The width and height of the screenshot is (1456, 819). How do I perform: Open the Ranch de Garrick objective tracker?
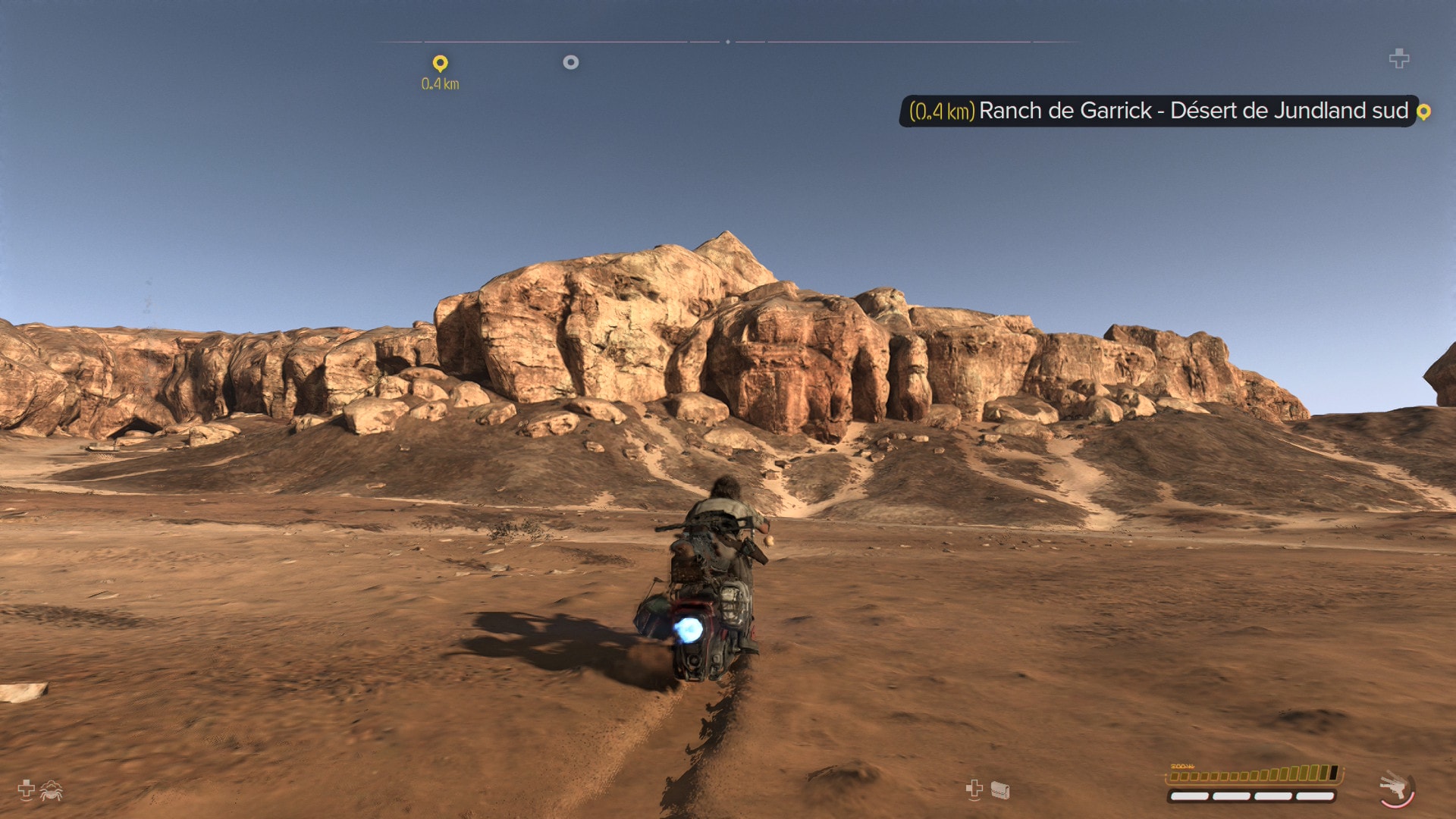point(1158,111)
